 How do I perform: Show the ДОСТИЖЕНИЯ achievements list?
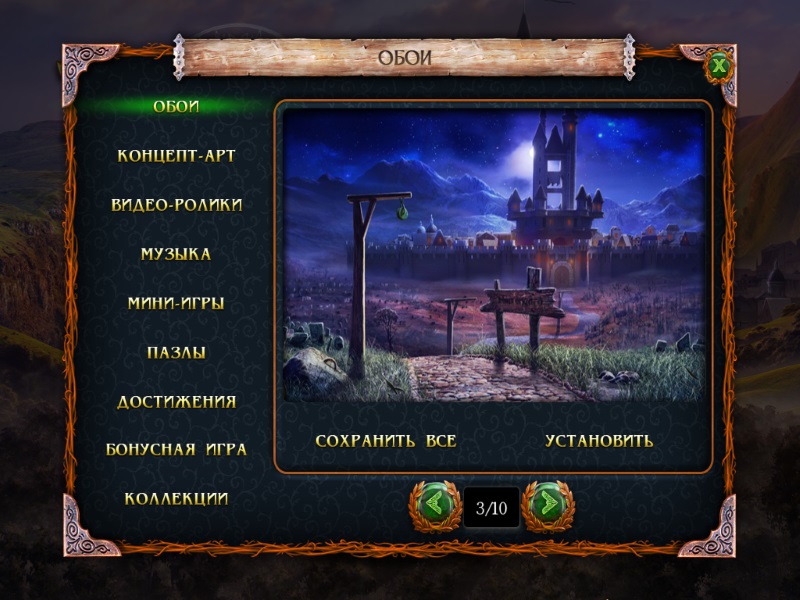176,401
